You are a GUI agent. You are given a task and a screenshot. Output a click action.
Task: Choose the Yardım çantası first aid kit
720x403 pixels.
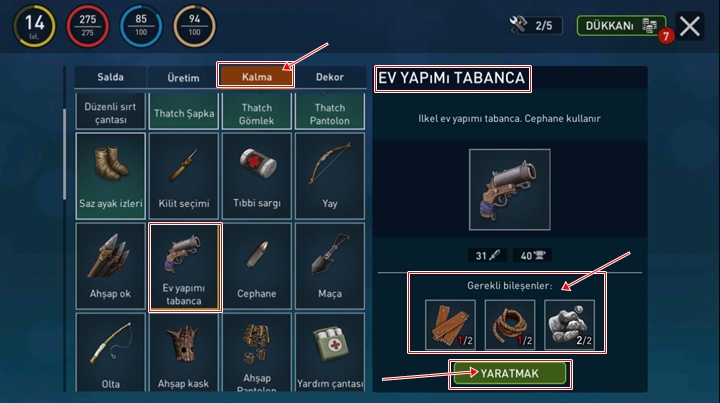tap(329, 353)
